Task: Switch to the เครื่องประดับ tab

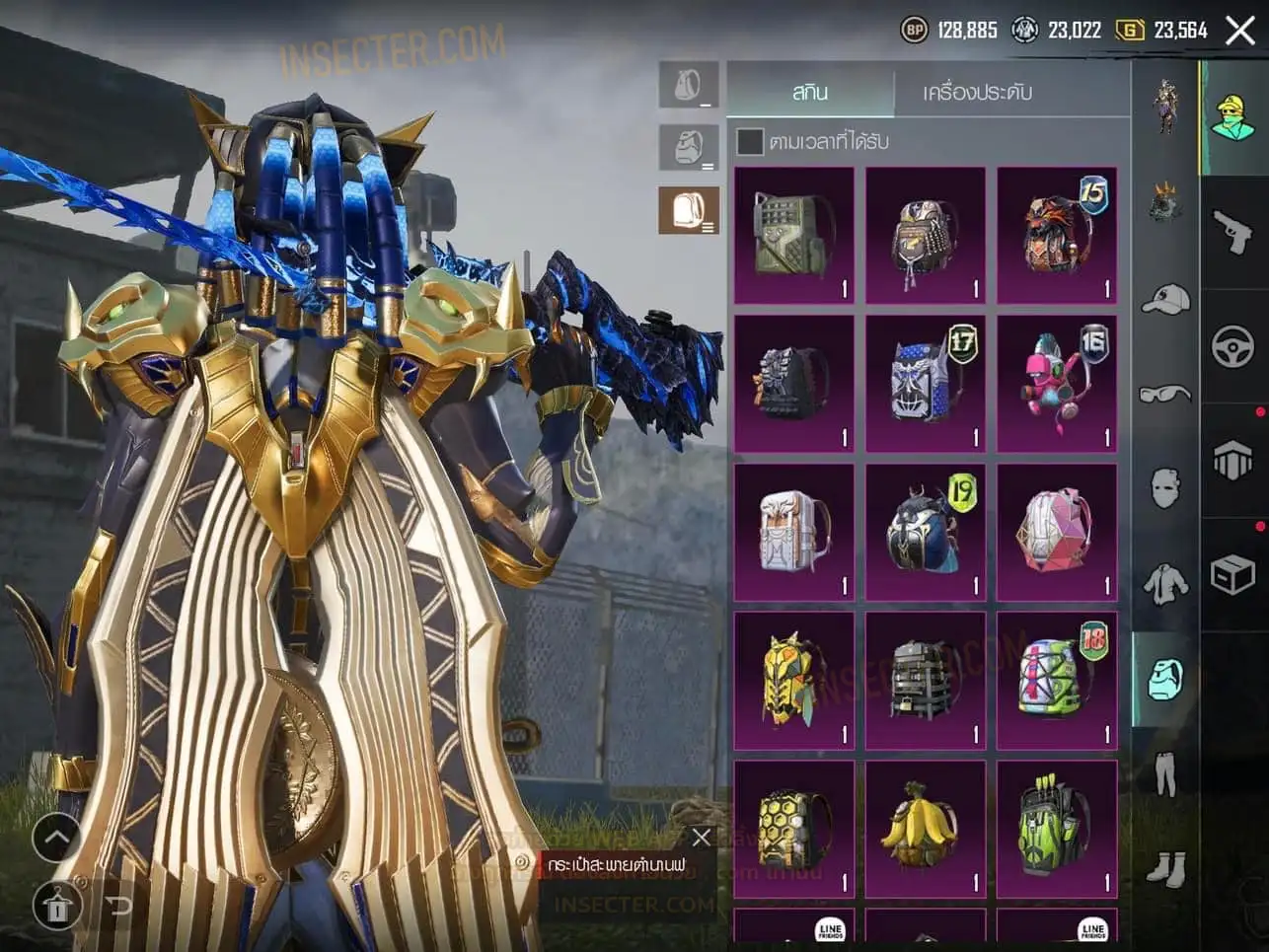Action: coord(977,93)
